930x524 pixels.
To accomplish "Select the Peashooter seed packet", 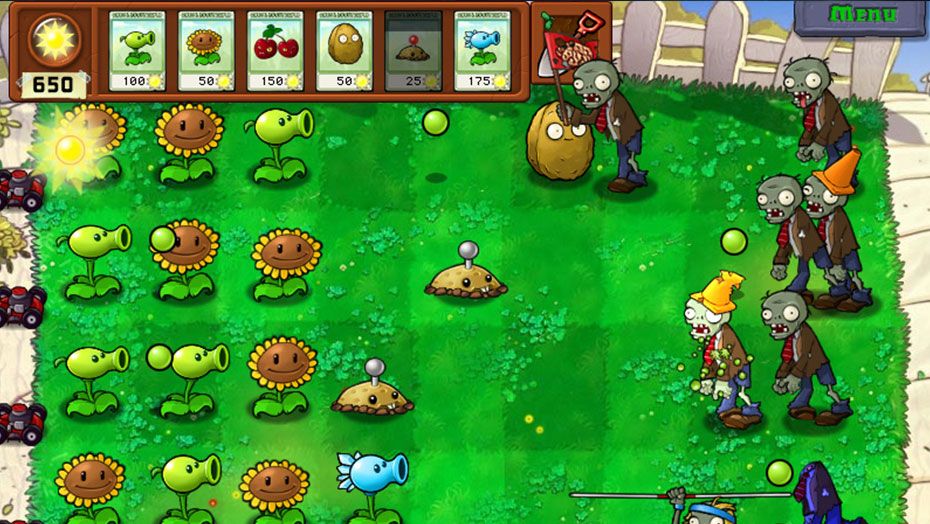I will 136,51.
